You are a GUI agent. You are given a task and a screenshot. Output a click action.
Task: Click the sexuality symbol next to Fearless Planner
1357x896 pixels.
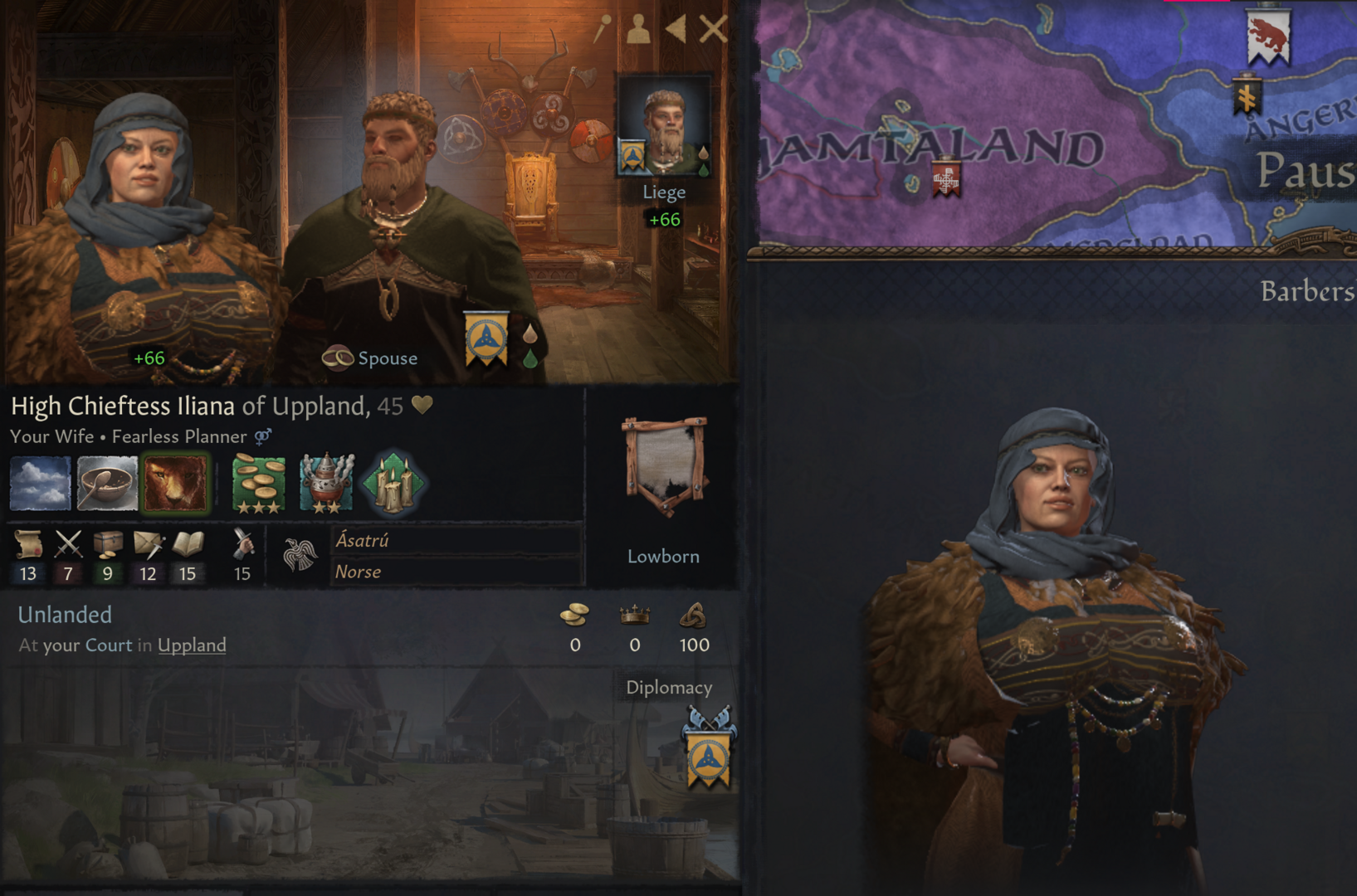tap(262, 436)
